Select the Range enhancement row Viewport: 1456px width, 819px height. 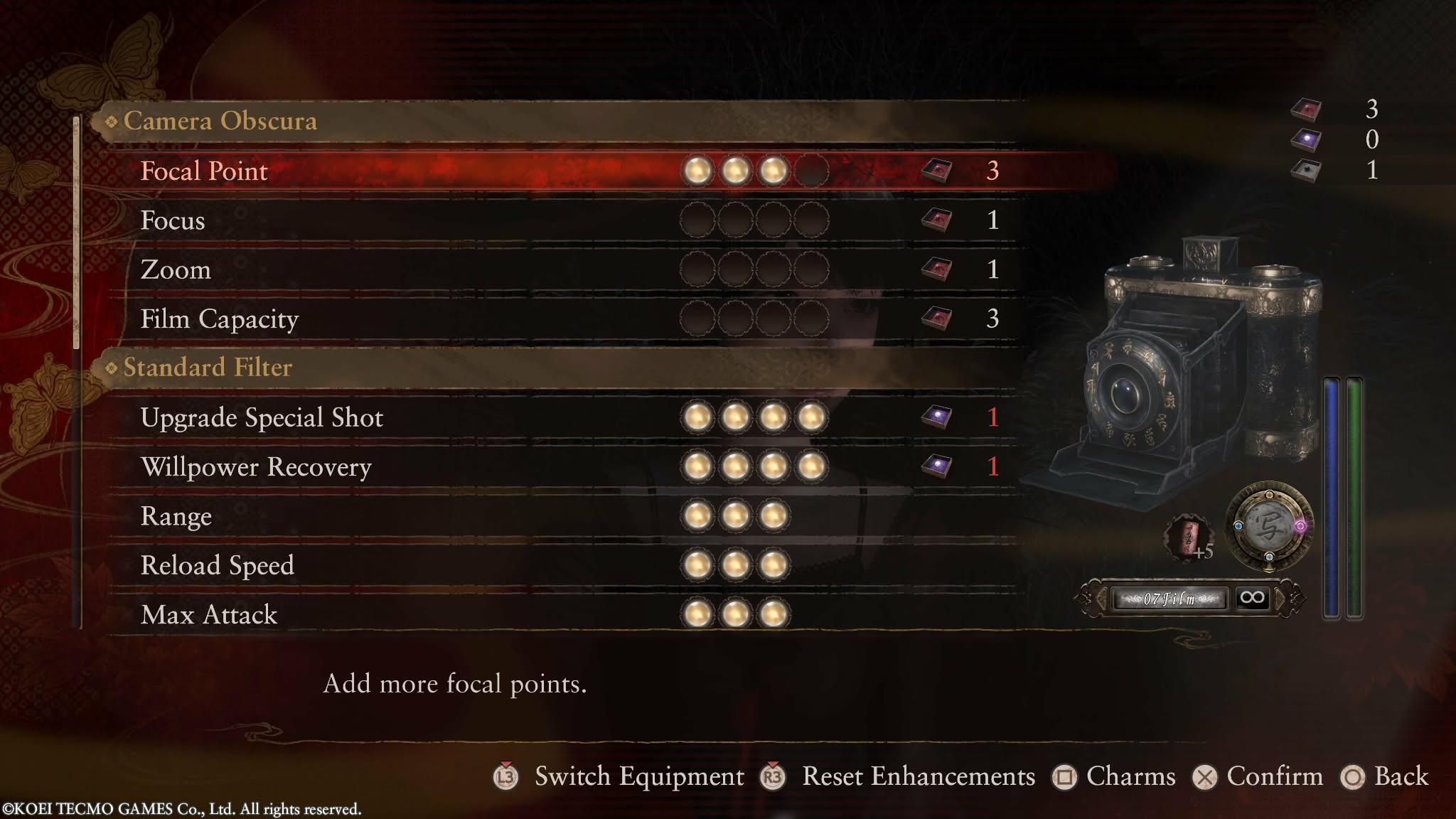point(176,516)
